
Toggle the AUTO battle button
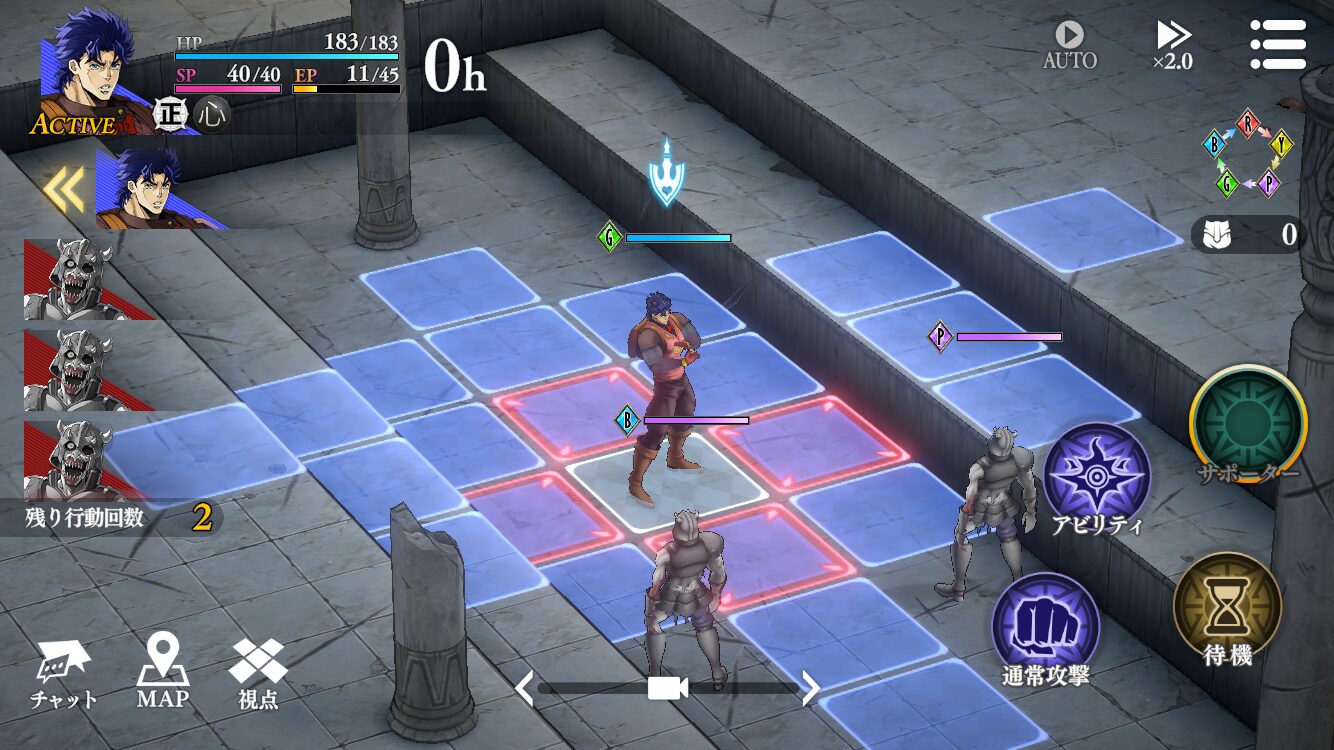point(1069,46)
